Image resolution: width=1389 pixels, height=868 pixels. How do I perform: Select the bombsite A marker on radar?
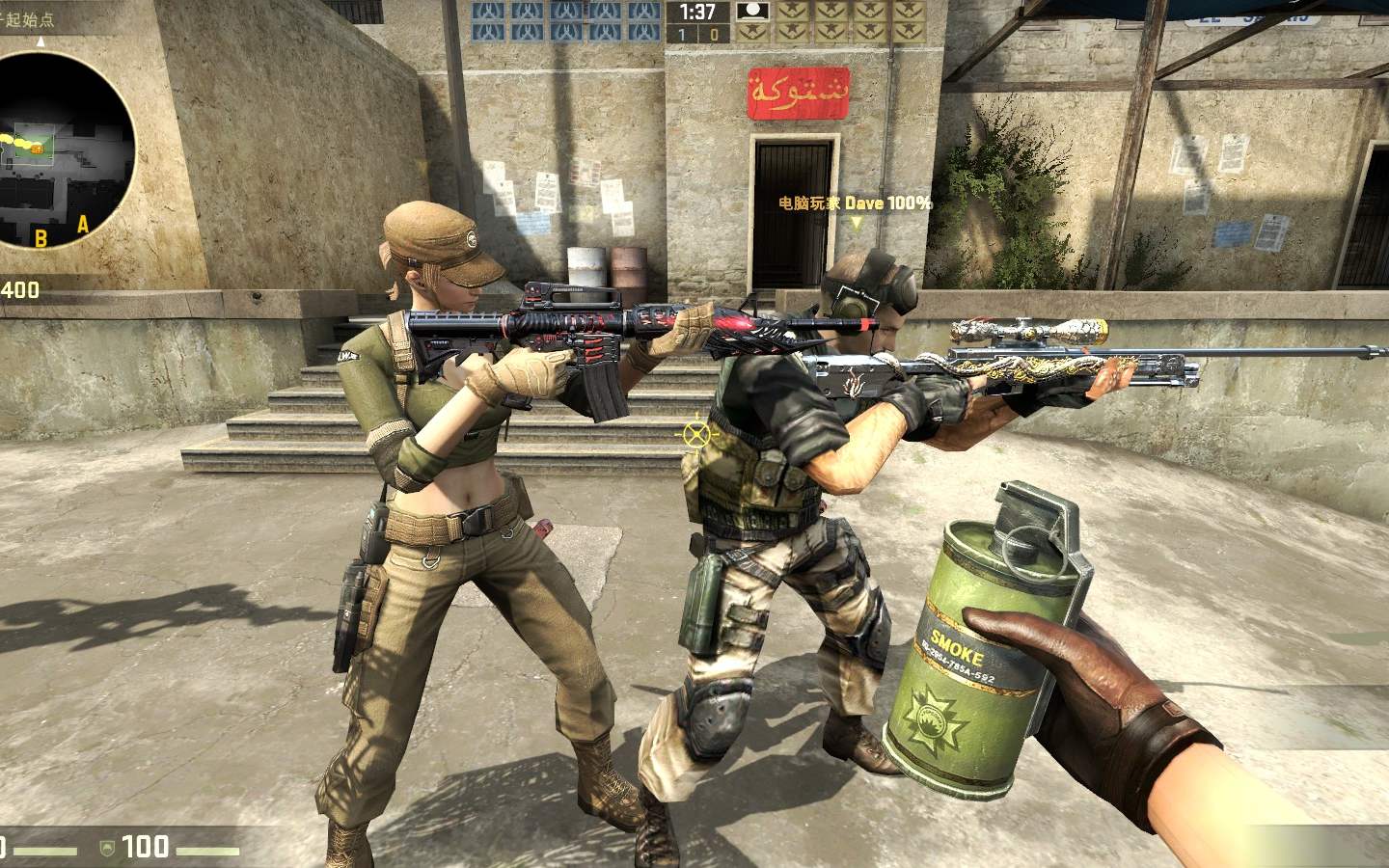[x=83, y=225]
